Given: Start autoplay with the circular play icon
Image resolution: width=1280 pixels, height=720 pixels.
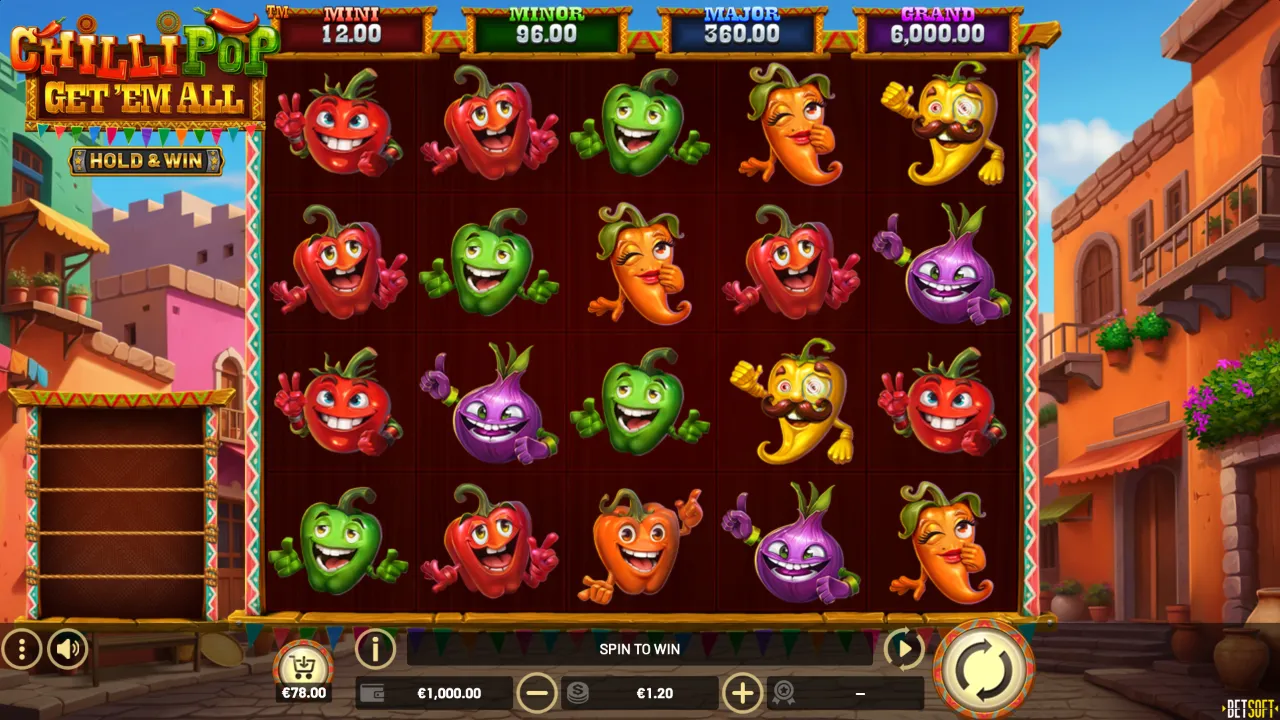Looking at the screenshot, I should [905, 649].
